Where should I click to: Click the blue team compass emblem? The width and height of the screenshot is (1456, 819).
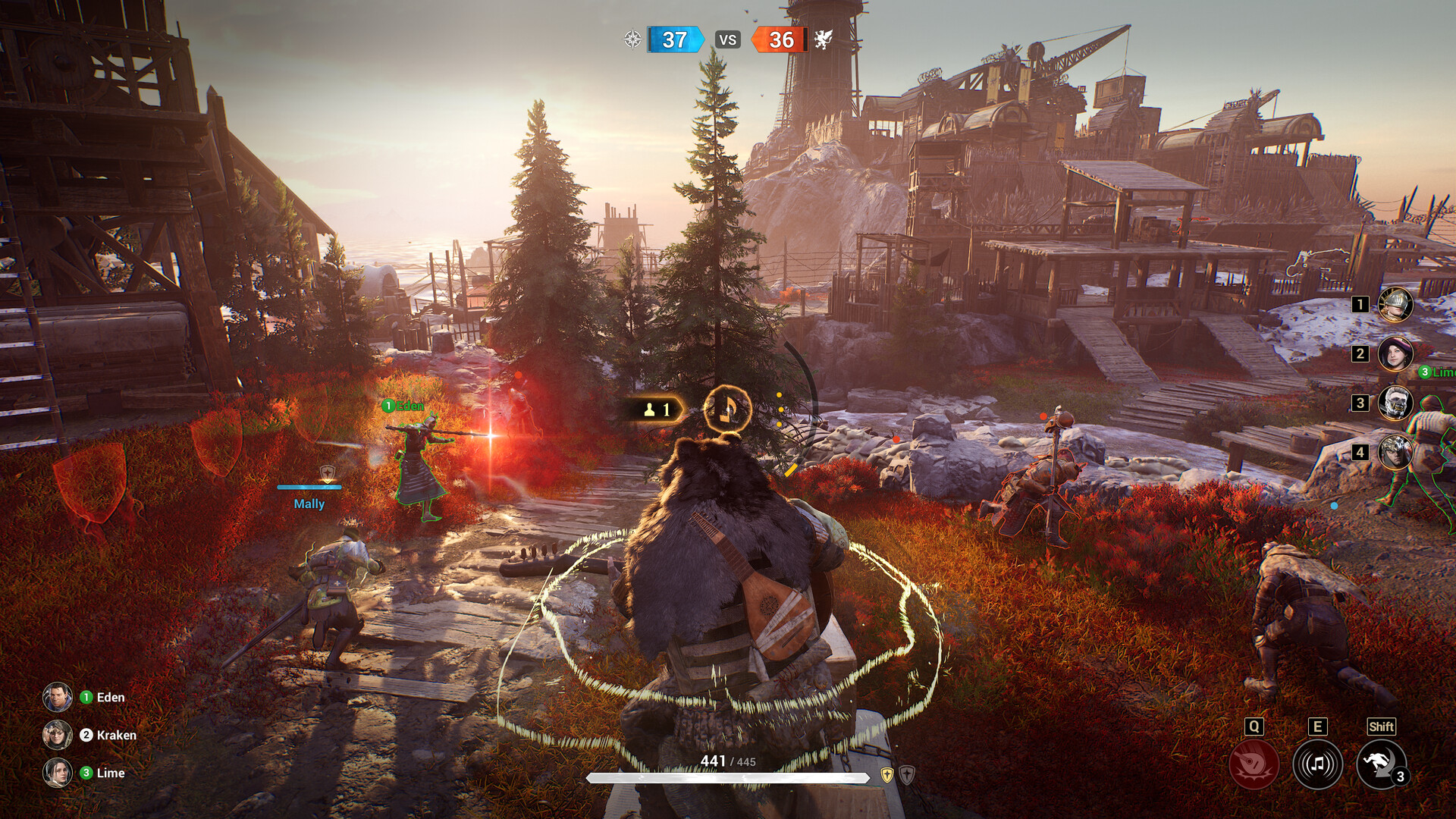pos(632,39)
